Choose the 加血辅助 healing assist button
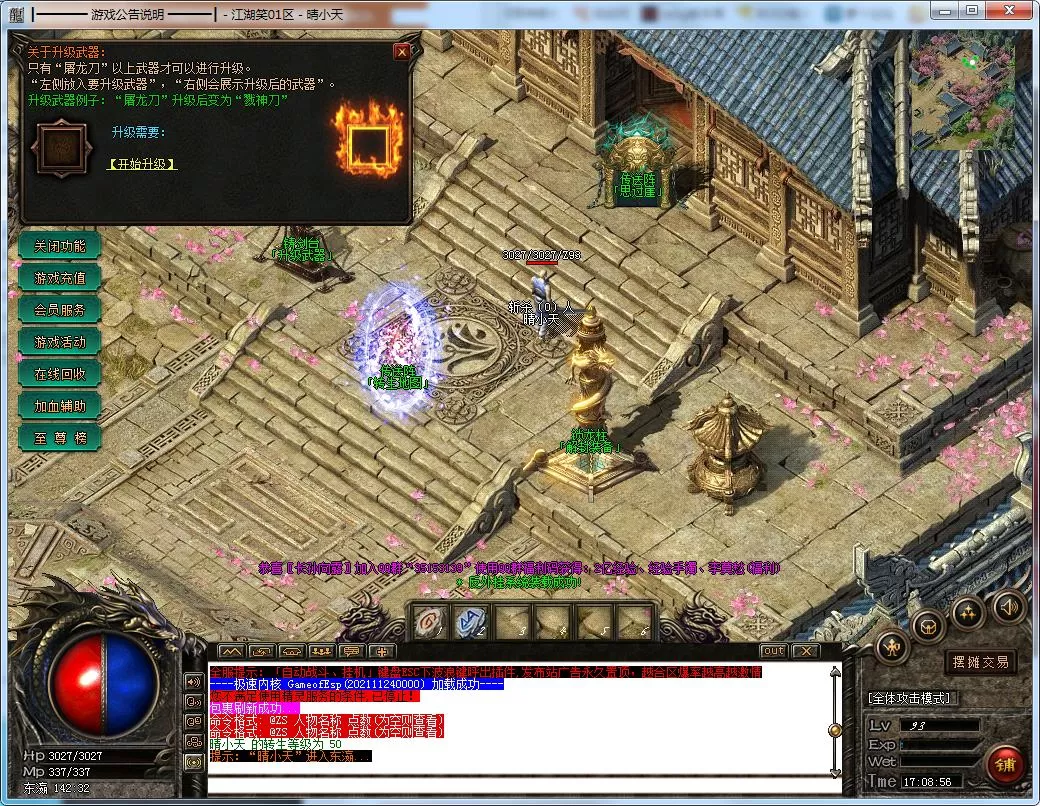Screen dimensions: 1040x806 point(60,406)
